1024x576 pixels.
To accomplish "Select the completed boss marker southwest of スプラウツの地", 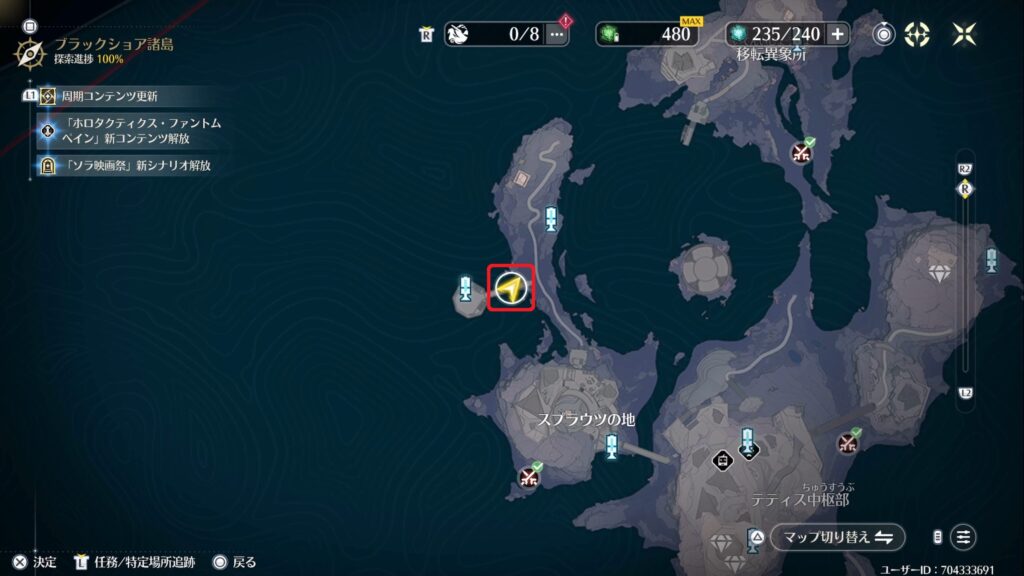I will [x=529, y=476].
